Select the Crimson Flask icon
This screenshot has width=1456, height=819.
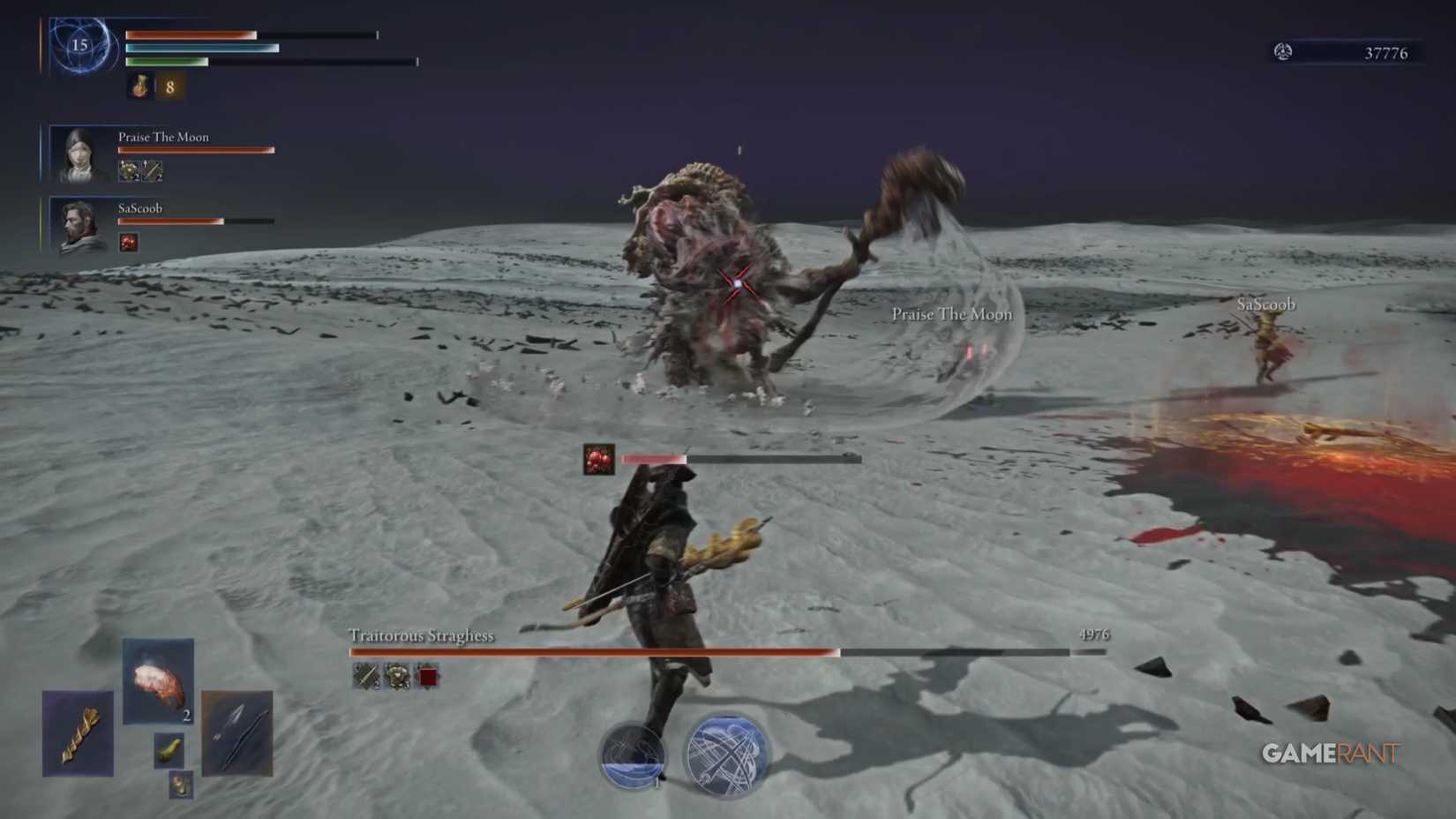137,88
